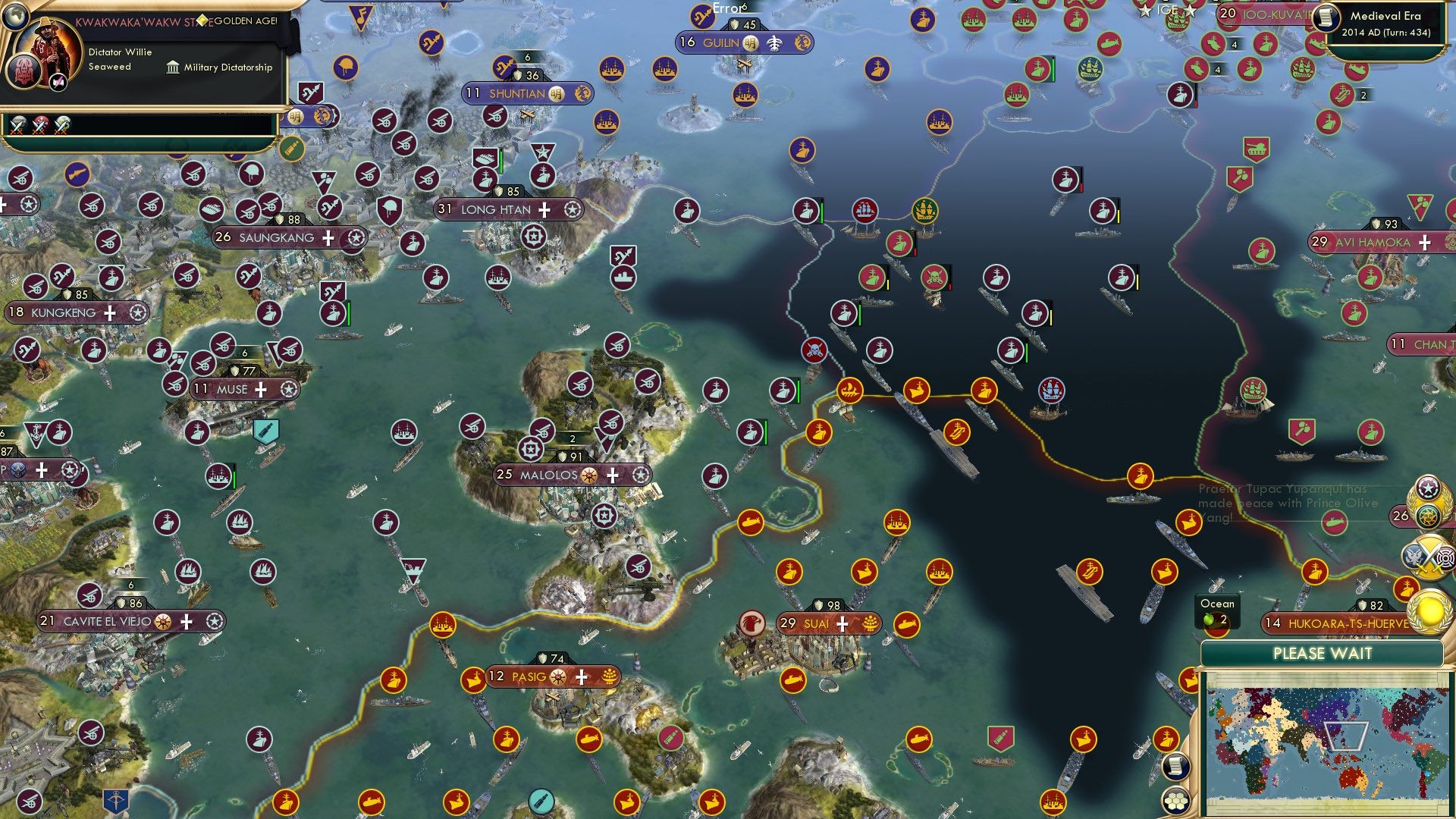Click the growth plus icon on Long Htan banner

(x=544, y=209)
